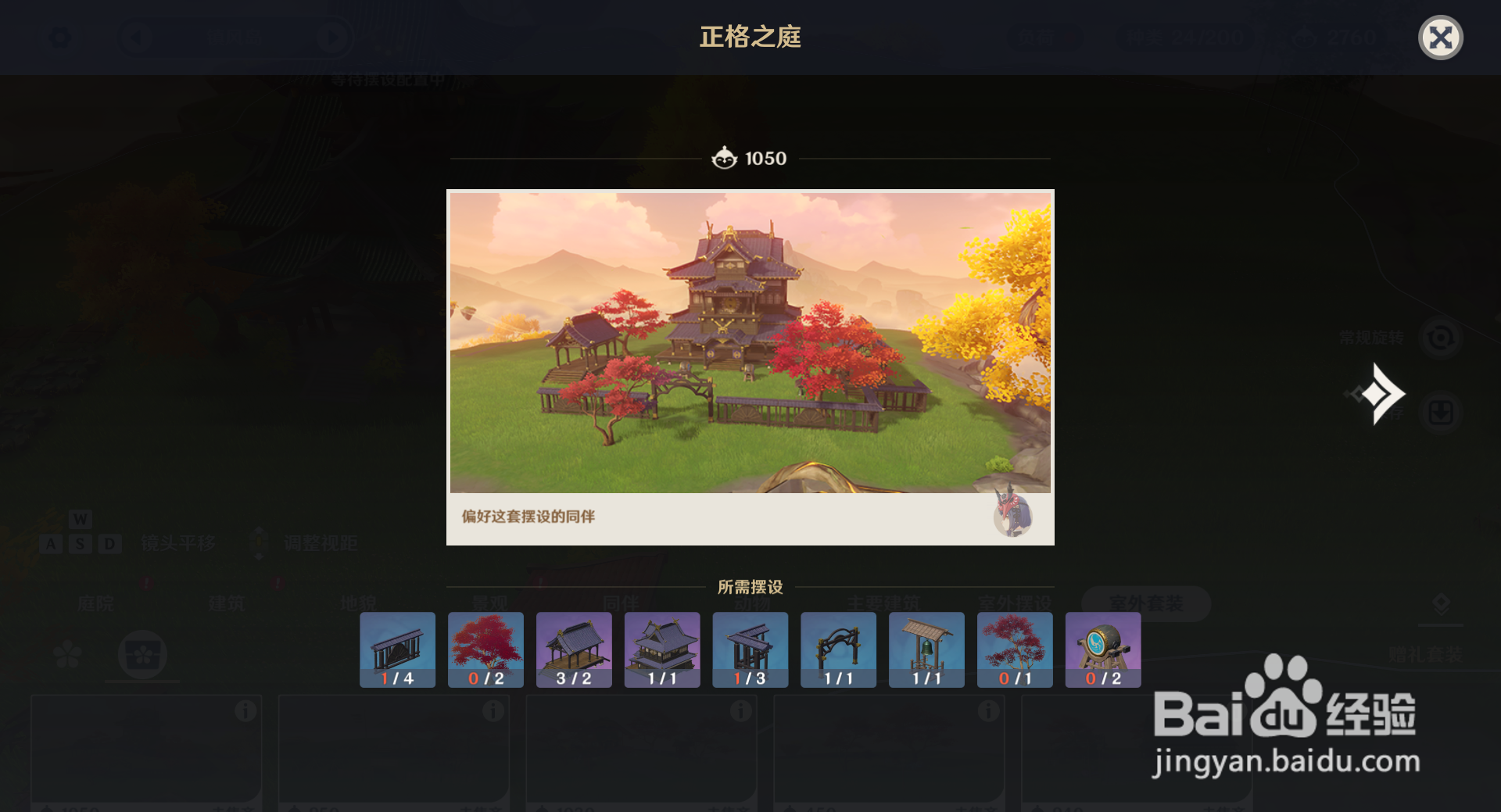Open the gift box icon near the bottom-left tabs
Viewport: 1501px width, 812px height.
[x=142, y=654]
